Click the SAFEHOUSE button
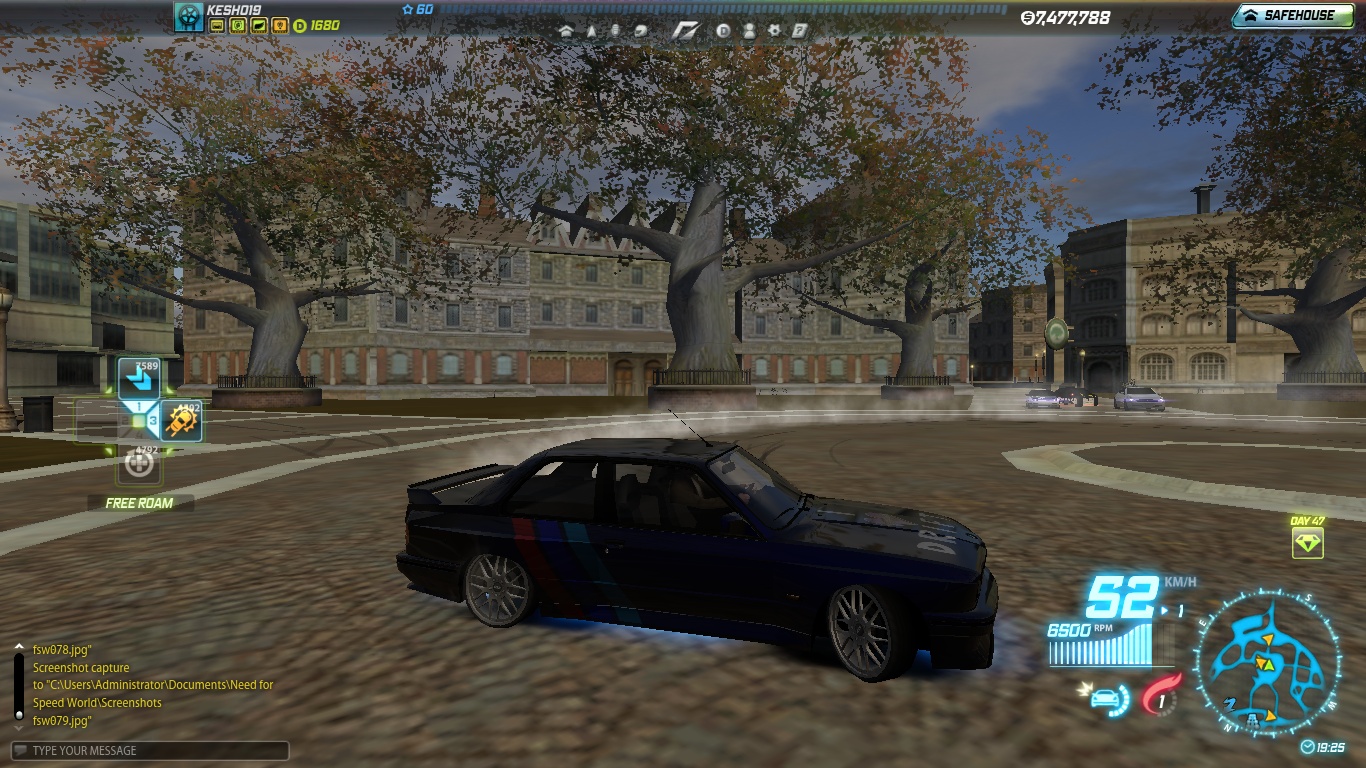 pyautogui.click(x=1292, y=15)
